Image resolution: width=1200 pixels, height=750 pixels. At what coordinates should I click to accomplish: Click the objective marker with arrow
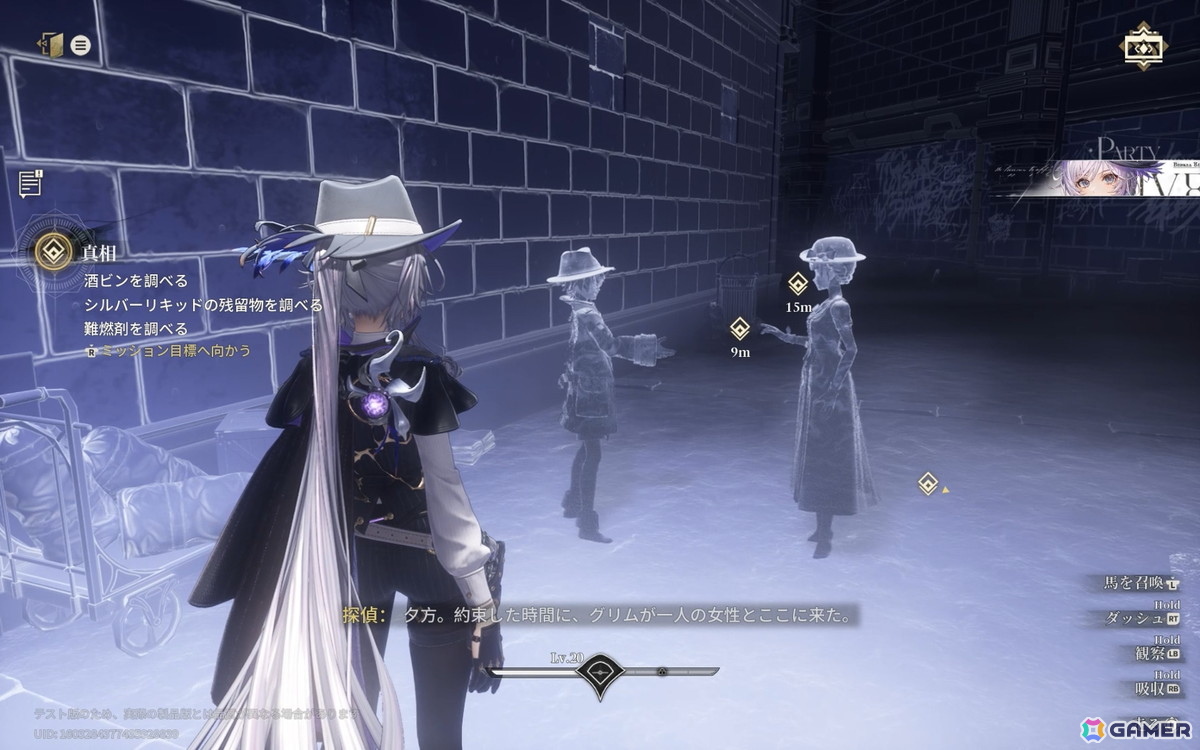click(x=928, y=485)
